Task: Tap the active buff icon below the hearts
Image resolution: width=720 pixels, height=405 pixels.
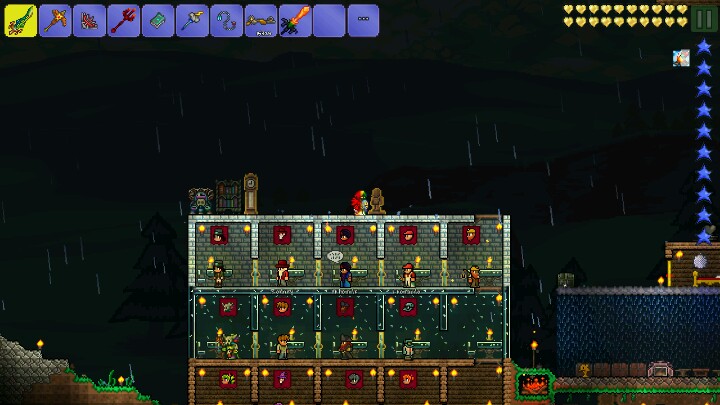Action: pyautogui.click(x=681, y=58)
